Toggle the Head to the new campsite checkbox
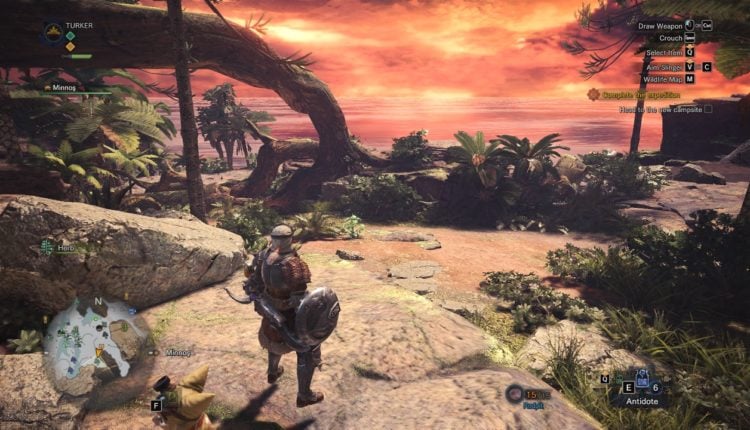This screenshot has width=750, height=430. (x=709, y=109)
